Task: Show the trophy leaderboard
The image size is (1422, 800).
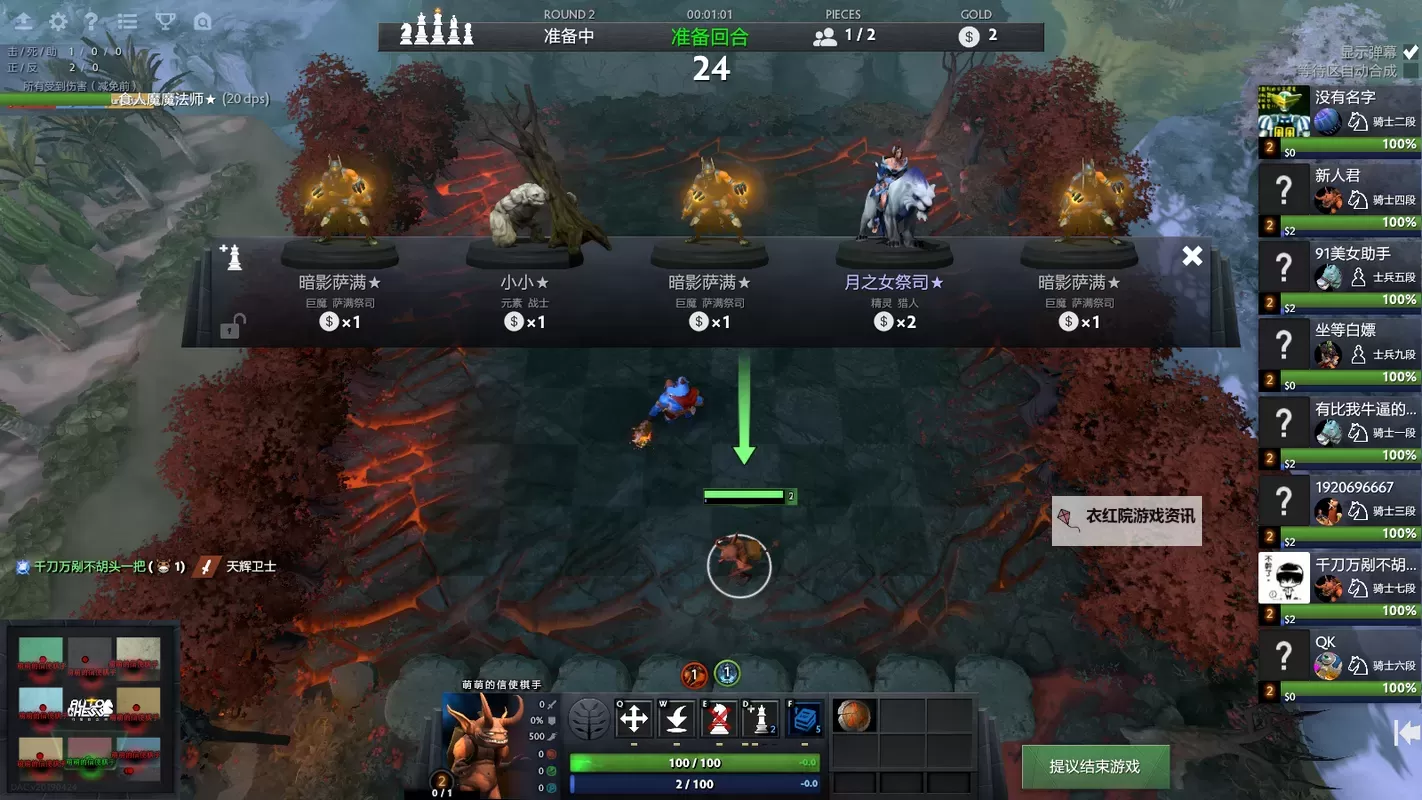Action: (x=166, y=21)
